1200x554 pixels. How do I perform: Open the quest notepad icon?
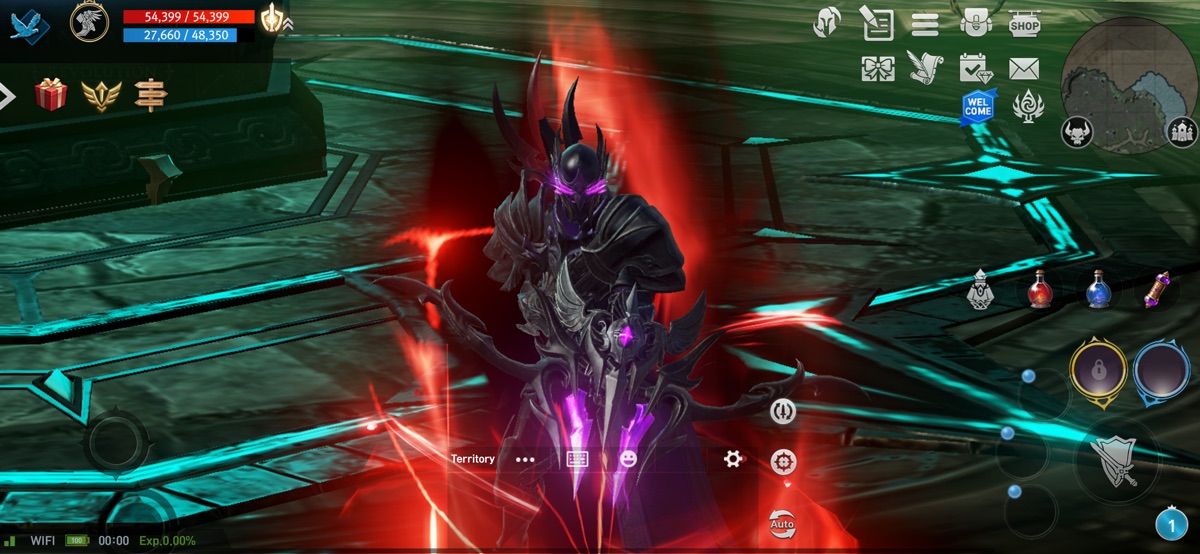click(x=877, y=23)
